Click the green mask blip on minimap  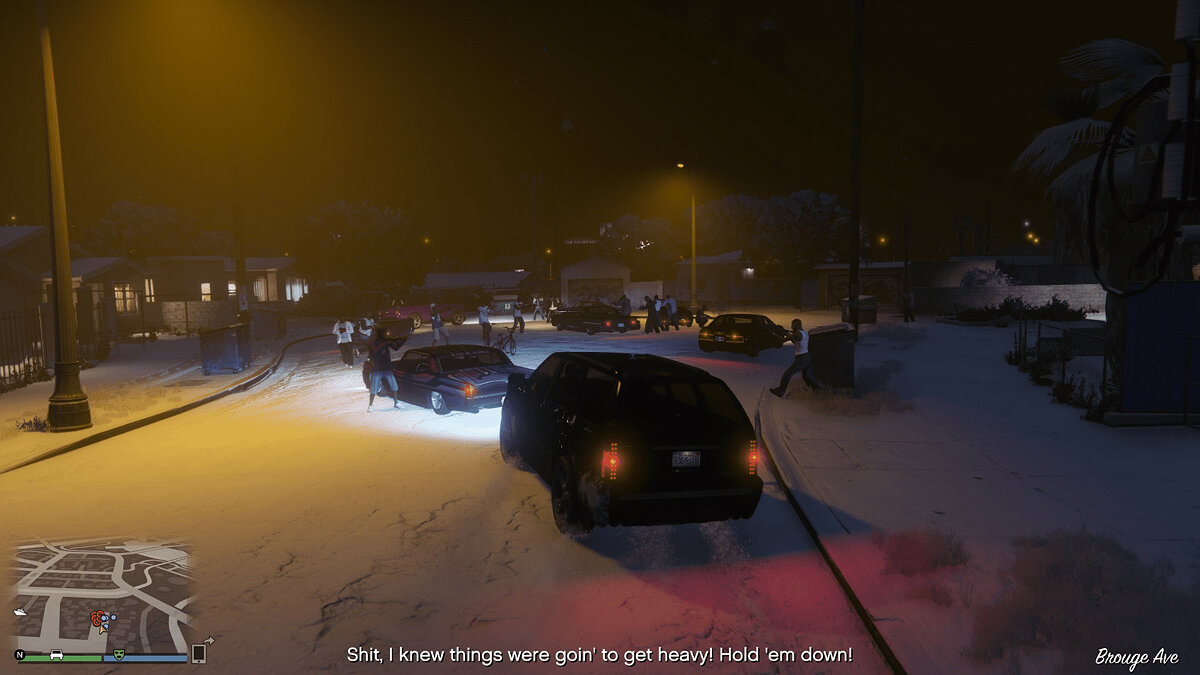(119, 655)
